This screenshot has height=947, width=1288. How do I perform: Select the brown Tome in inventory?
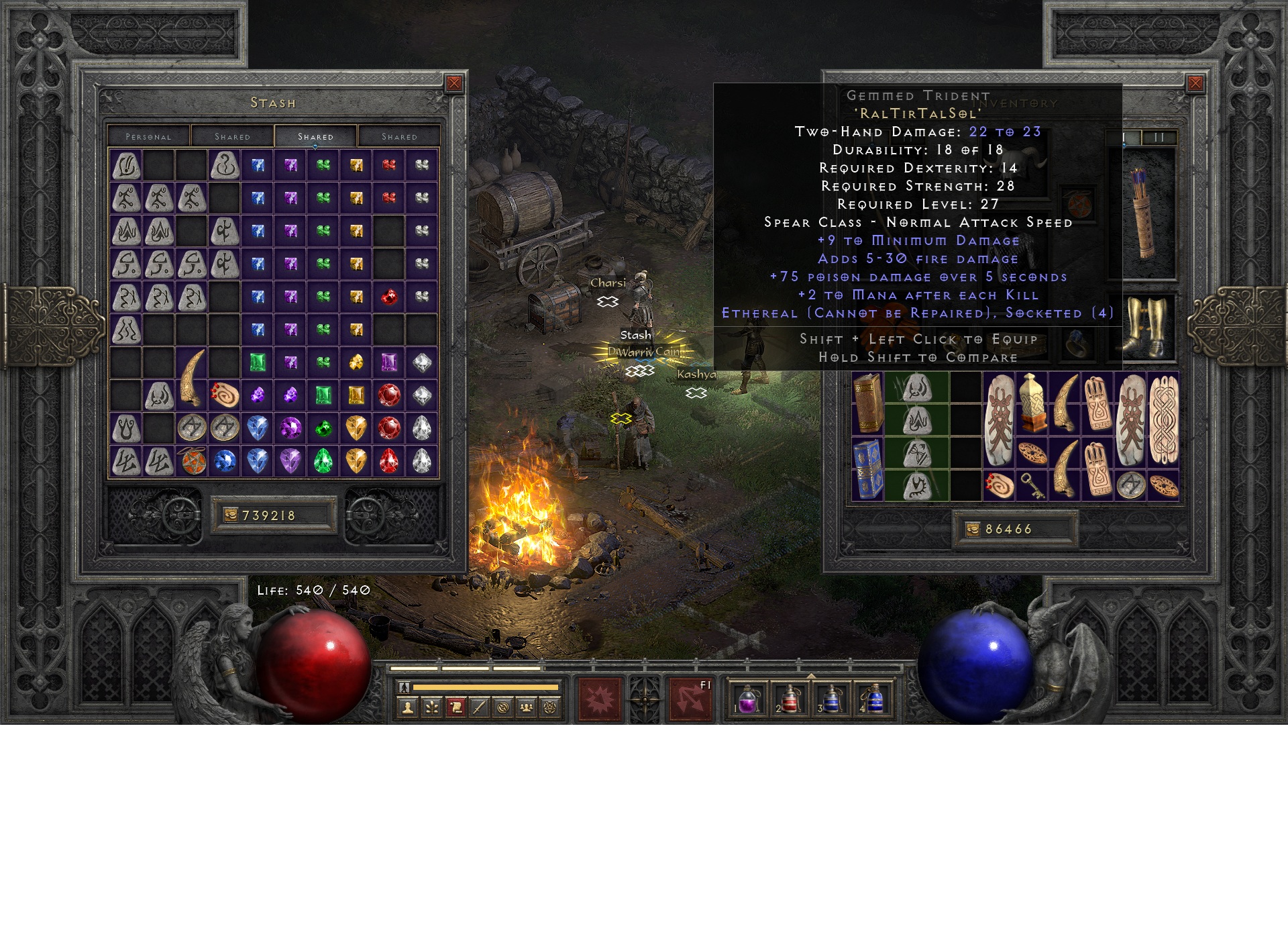tap(868, 404)
